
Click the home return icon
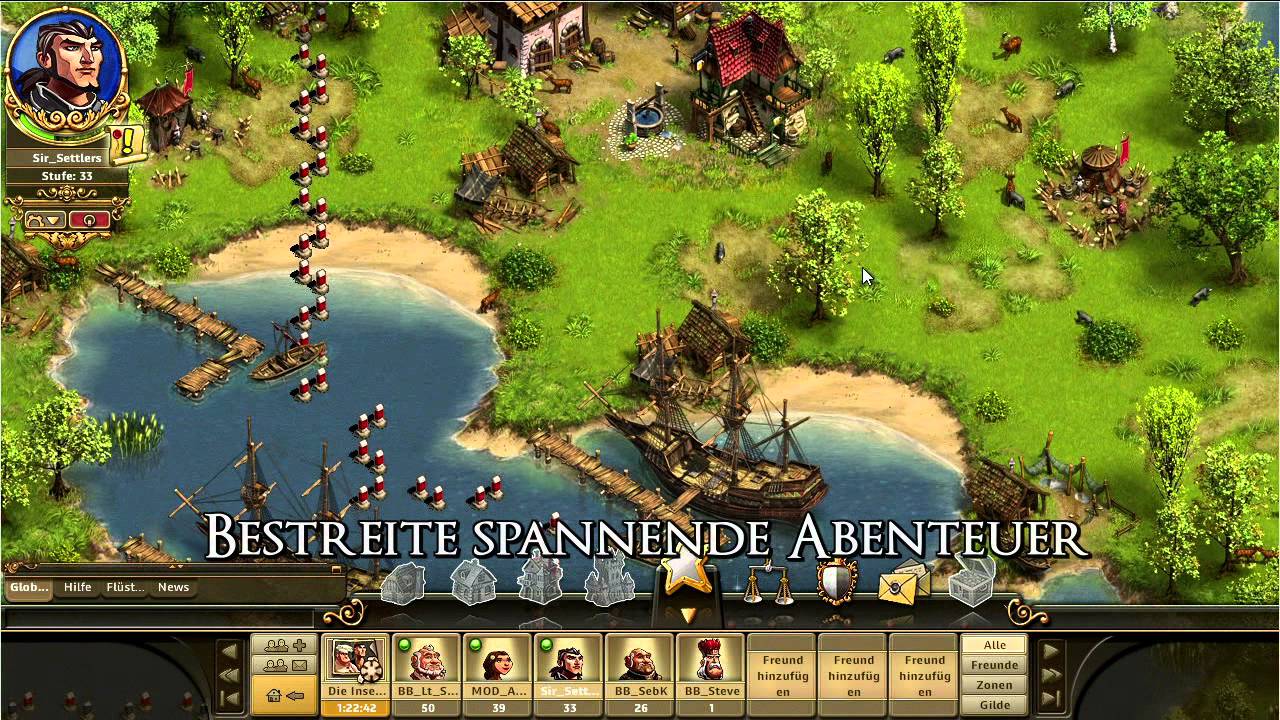coord(282,695)
